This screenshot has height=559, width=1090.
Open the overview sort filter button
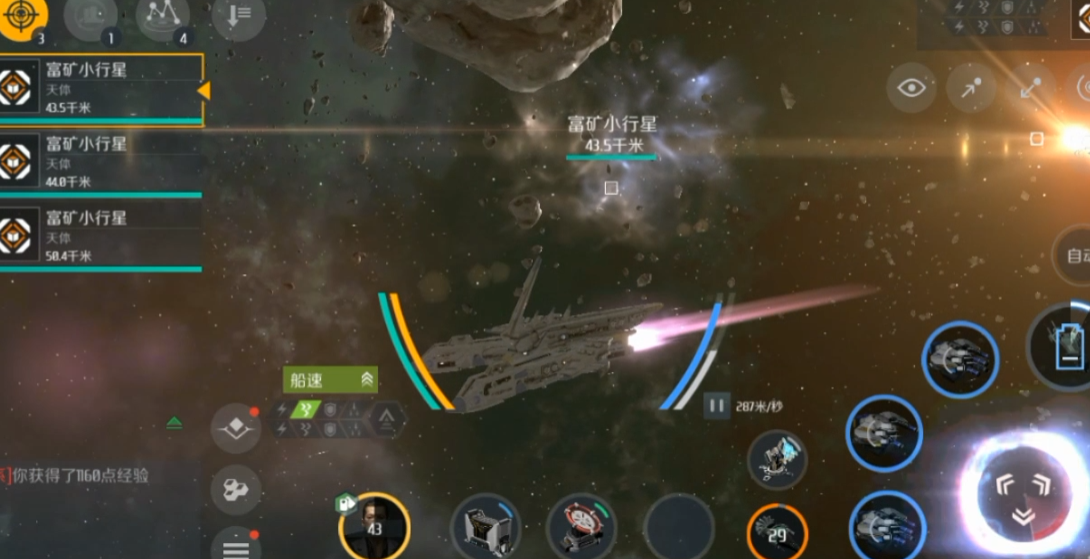click(238, 19)
